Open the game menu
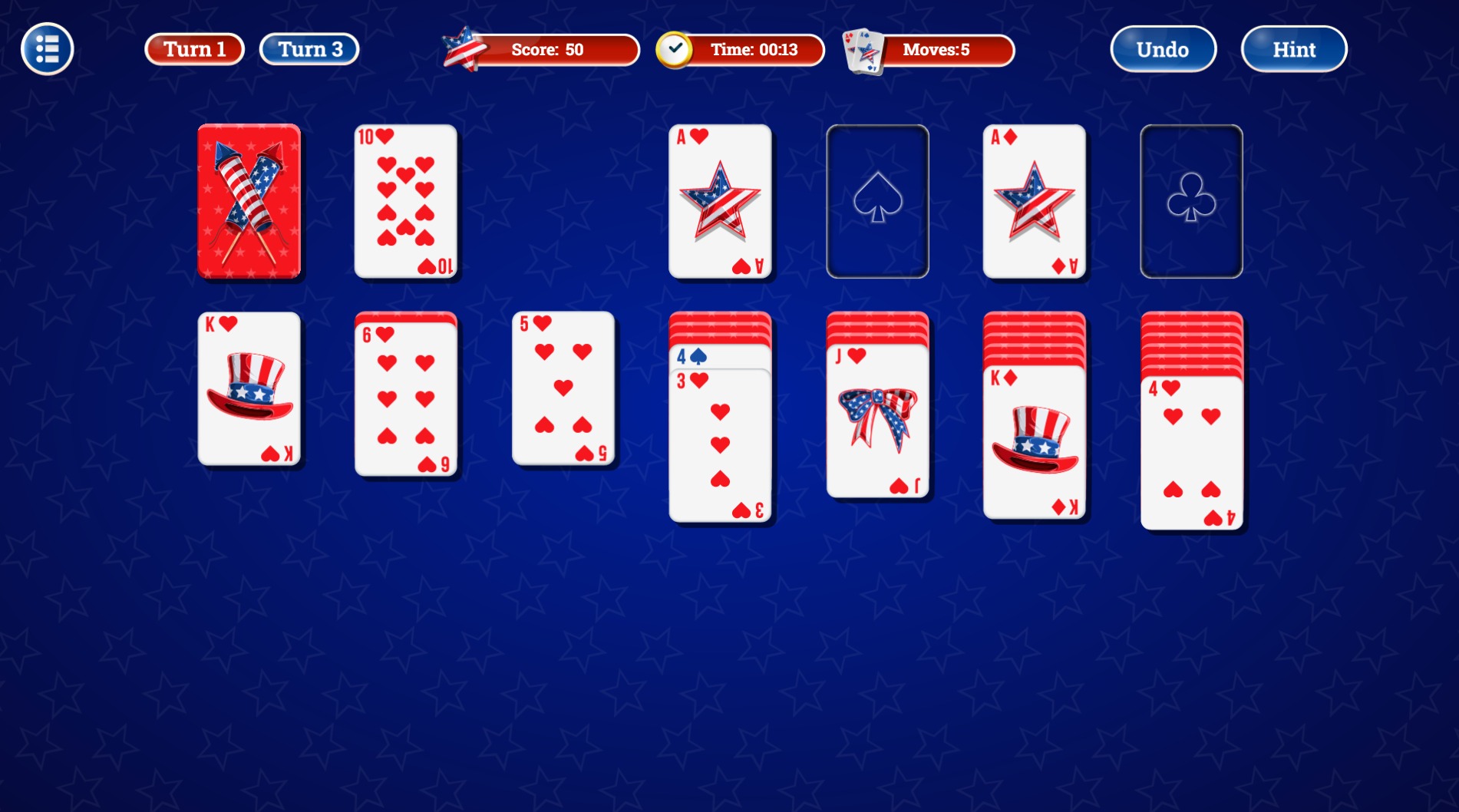1459x812 pixels. point(45,48)
